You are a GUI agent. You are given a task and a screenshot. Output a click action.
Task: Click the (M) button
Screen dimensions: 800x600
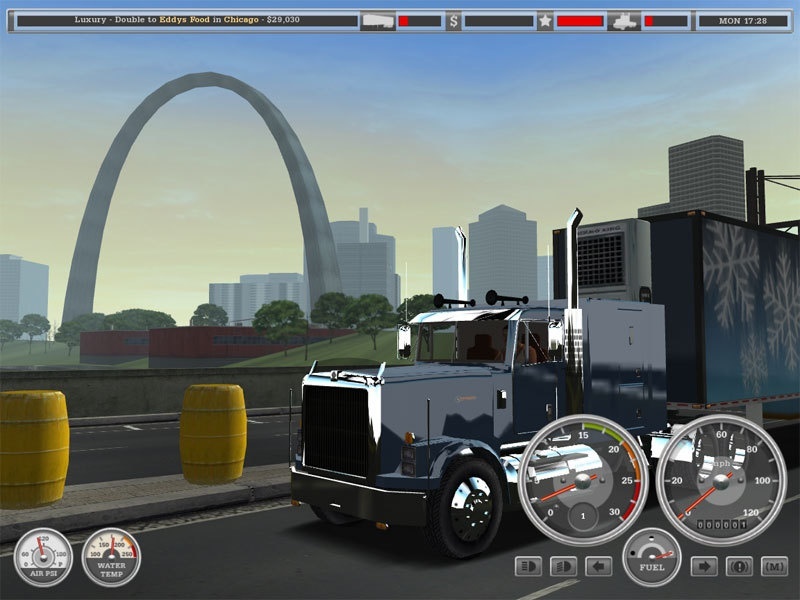click(x=774, y=567)
